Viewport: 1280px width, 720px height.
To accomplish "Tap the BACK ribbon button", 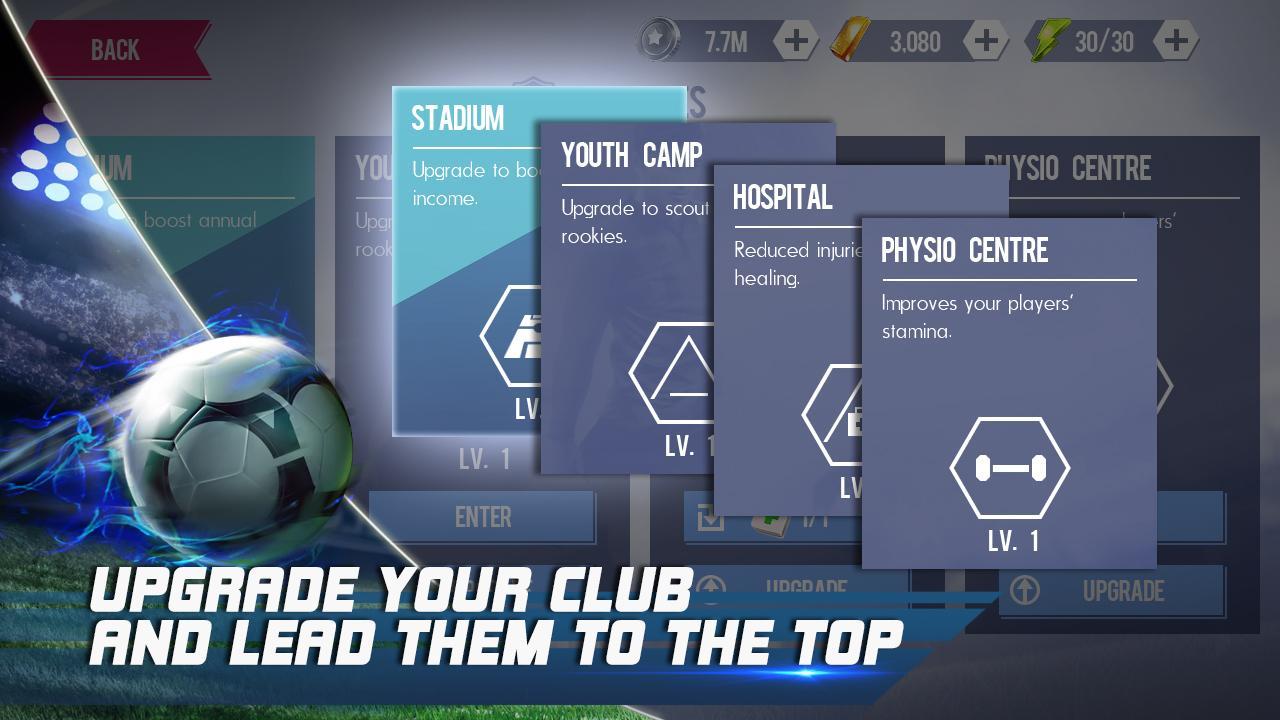I will [x=117, y=48].
